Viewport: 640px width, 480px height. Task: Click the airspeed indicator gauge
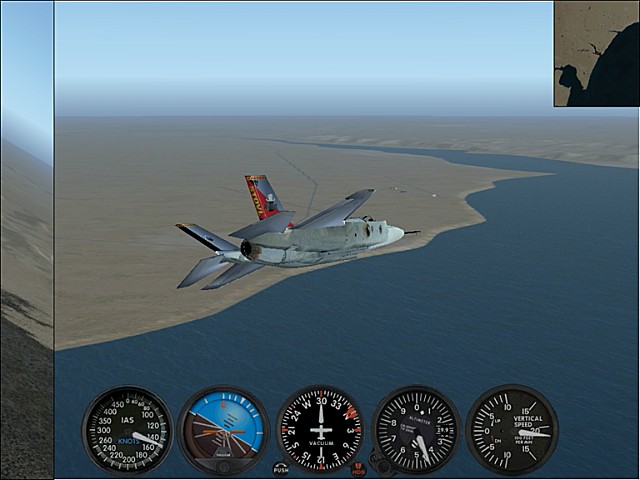pos(127,430)
